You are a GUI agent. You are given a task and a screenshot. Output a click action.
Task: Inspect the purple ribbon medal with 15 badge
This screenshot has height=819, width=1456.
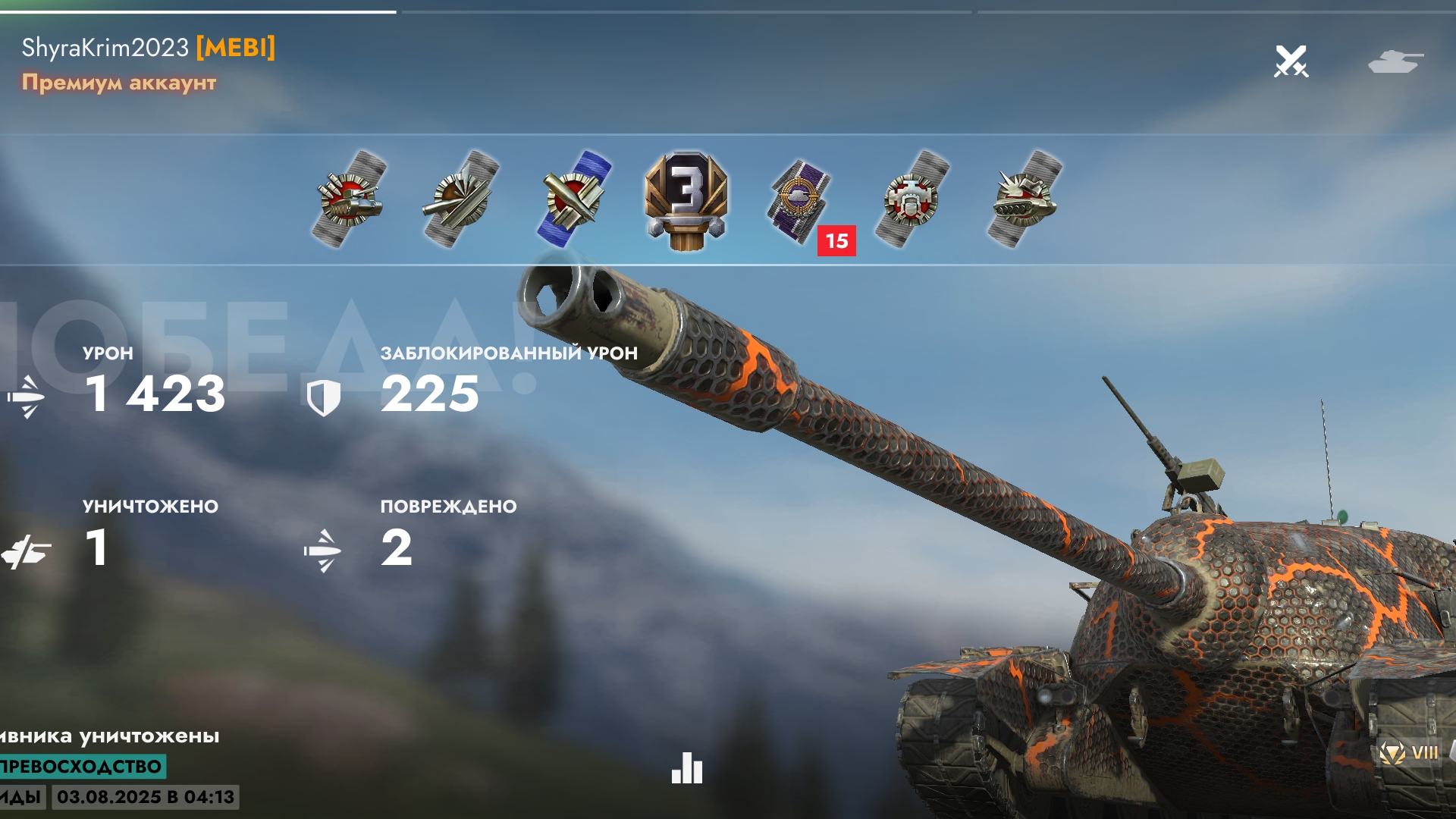click(x=800, y=200)
